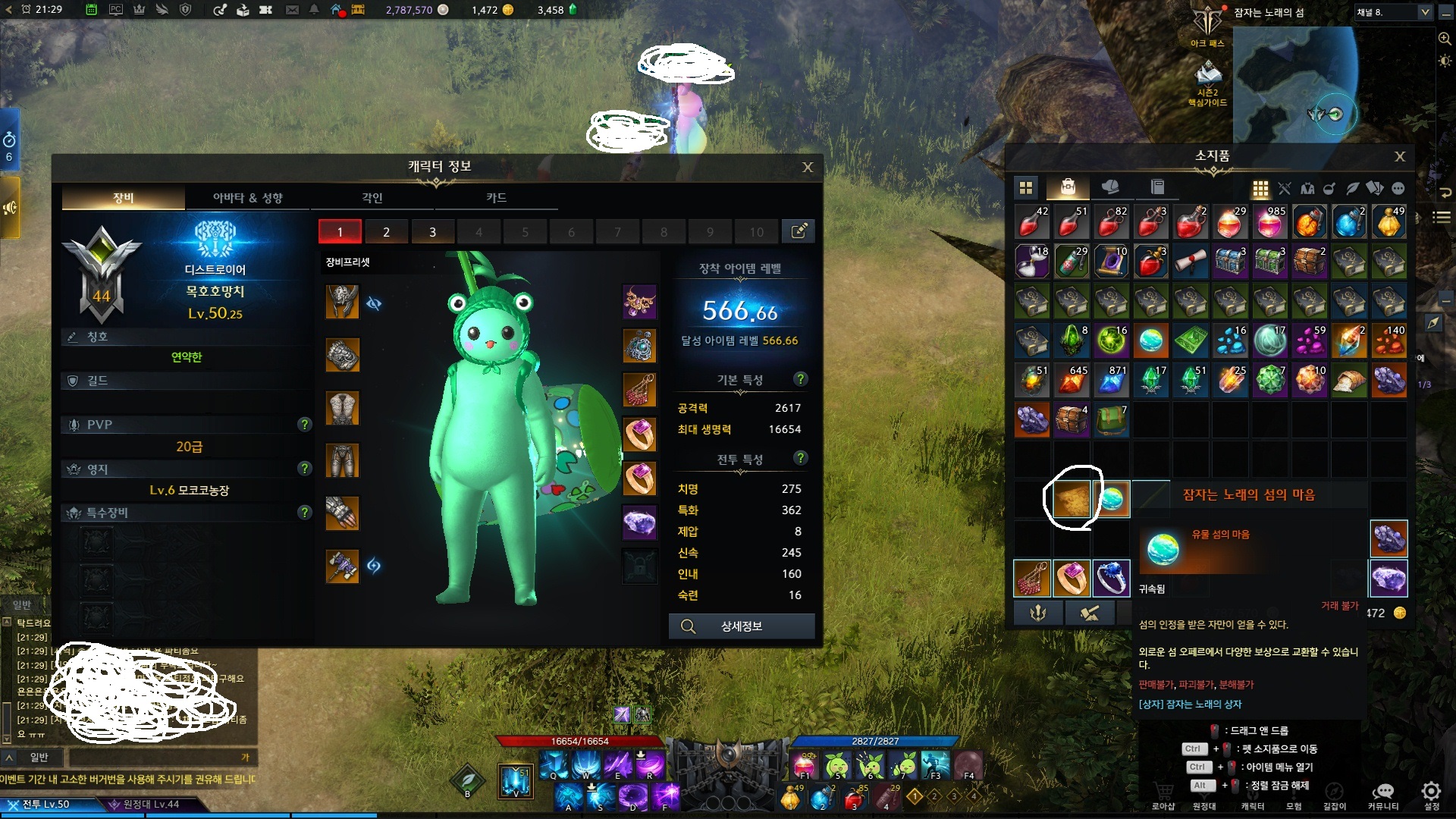Open the 각인 tab

(372, 198)
